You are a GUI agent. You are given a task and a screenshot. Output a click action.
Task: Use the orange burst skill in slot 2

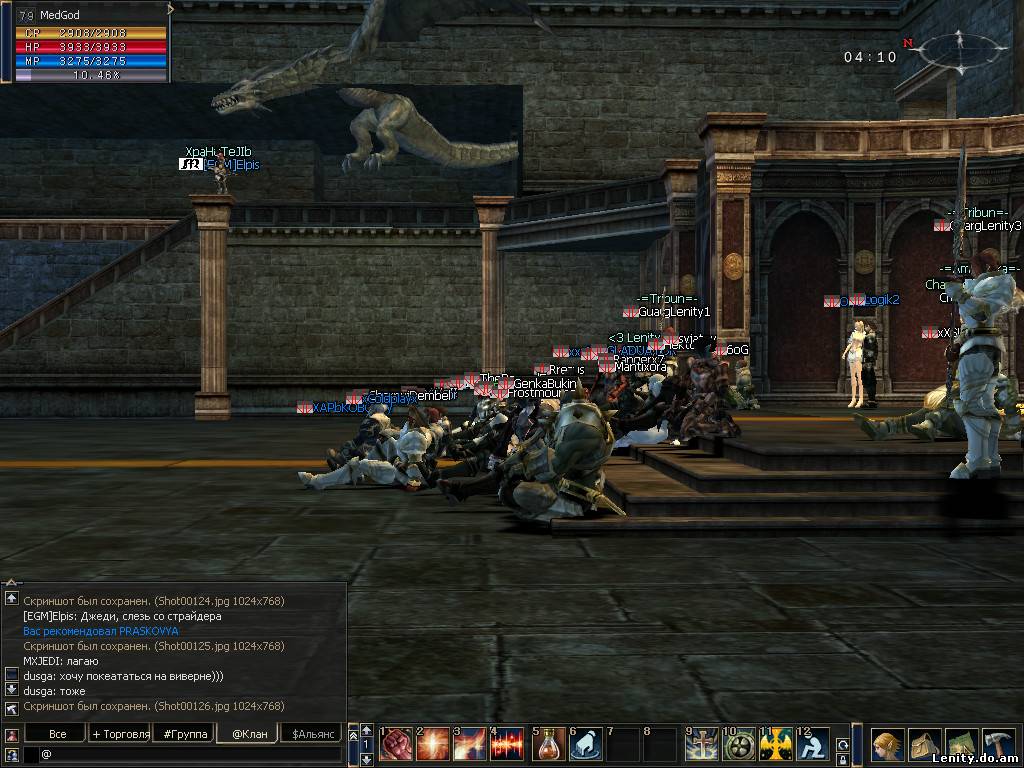click(434, 744)
